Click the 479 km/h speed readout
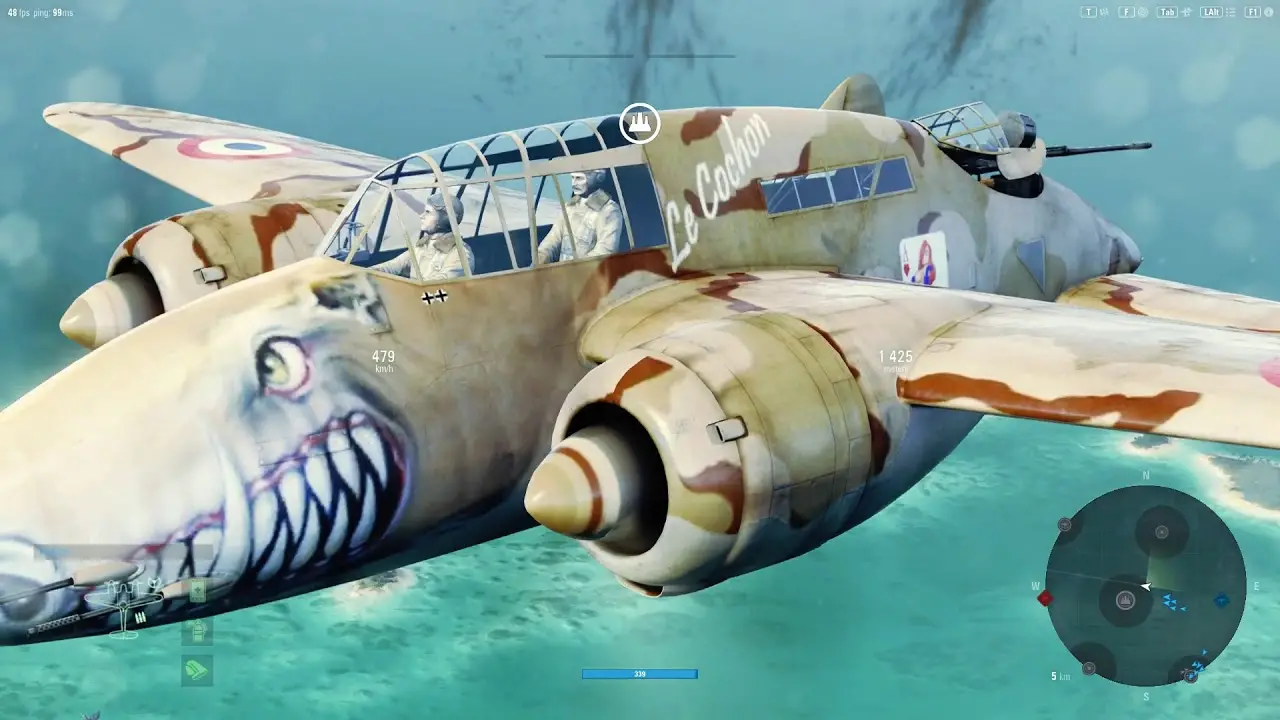 pos(383,357)
